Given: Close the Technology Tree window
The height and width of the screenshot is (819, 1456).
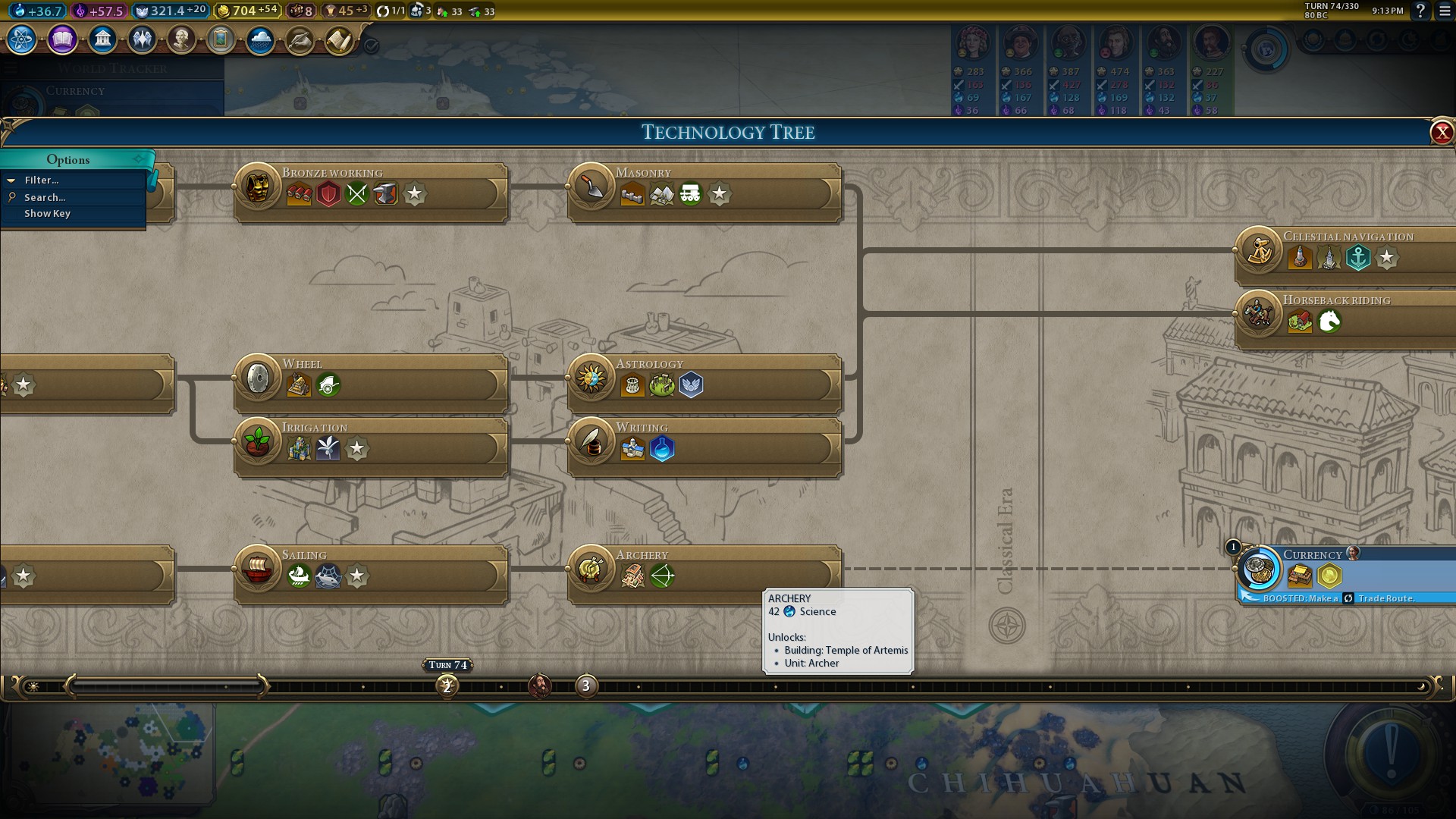Looking at the screenshot, I should point(1441,133).
